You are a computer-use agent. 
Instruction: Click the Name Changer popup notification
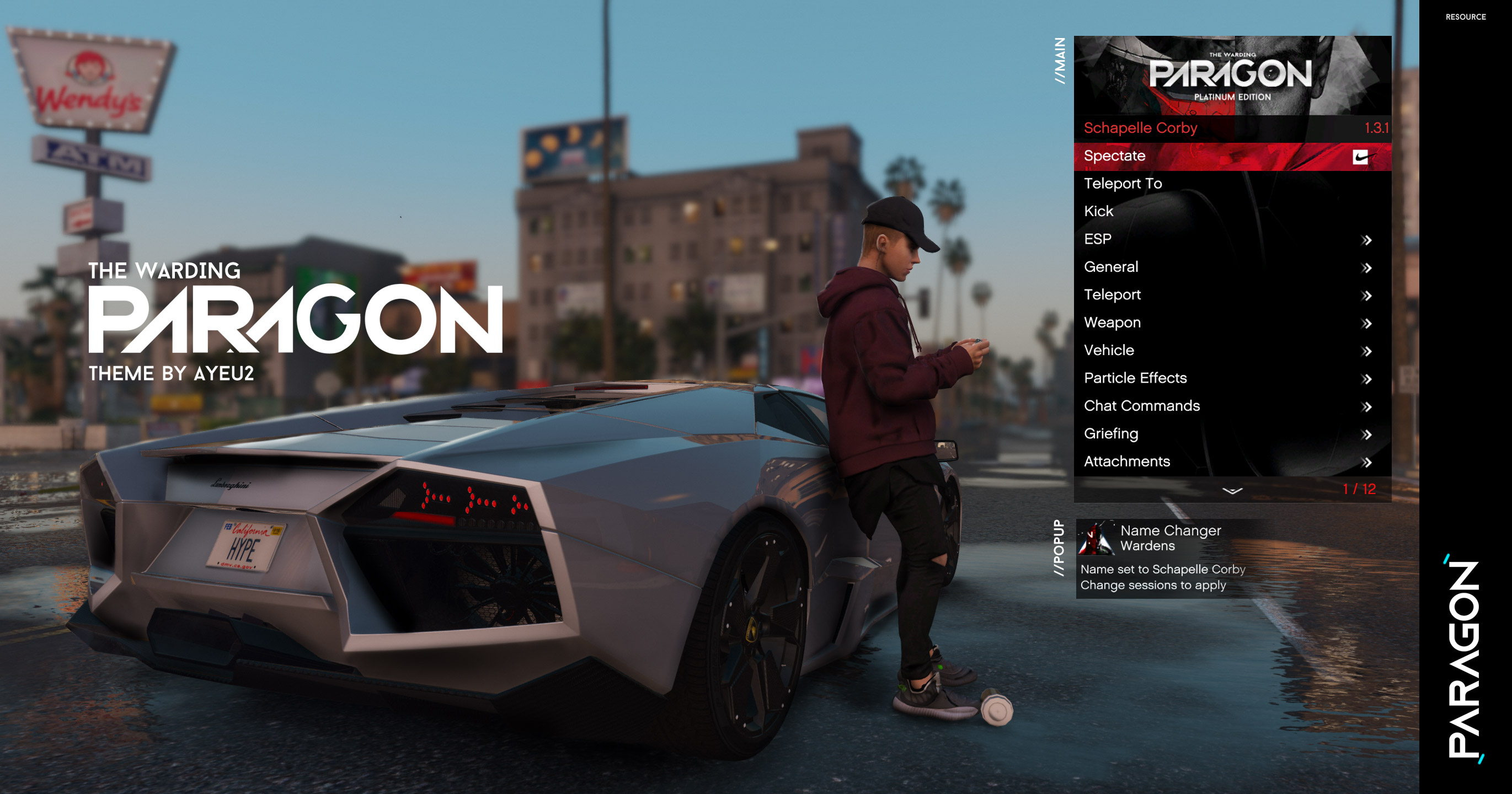point(1168,558)
